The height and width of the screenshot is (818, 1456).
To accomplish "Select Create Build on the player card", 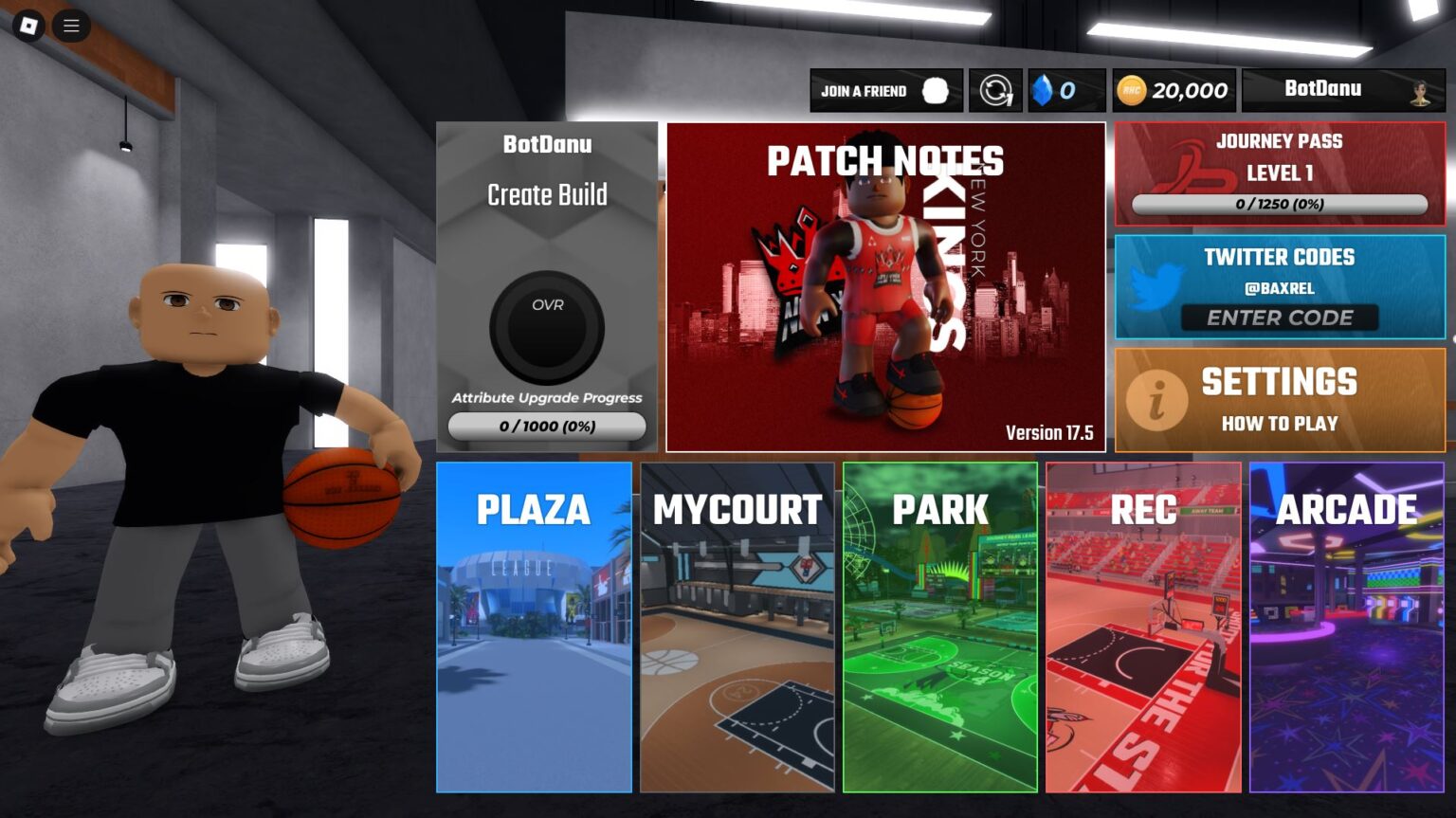I will [547, 195].
